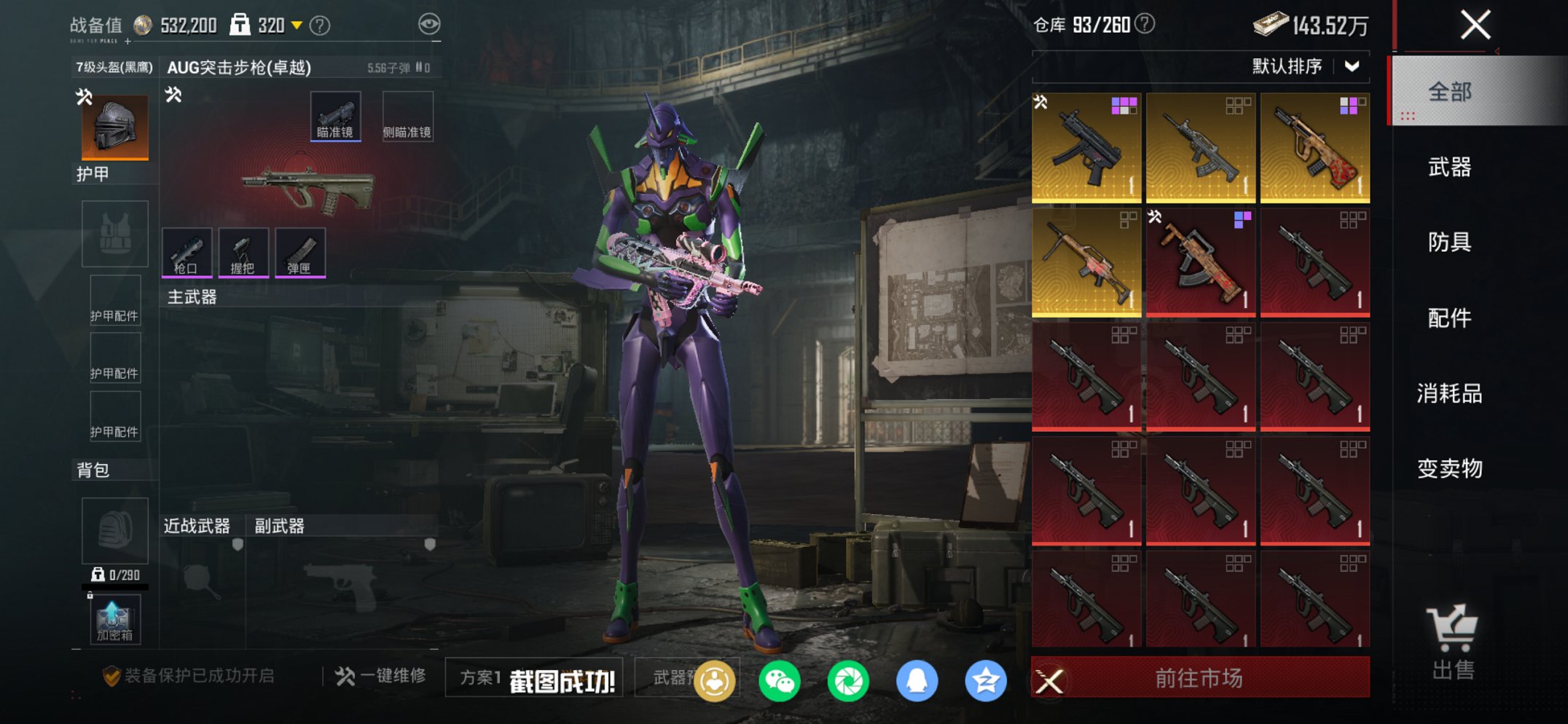
Task: Select the 配件 category tab
Action: coord(1450,318)
